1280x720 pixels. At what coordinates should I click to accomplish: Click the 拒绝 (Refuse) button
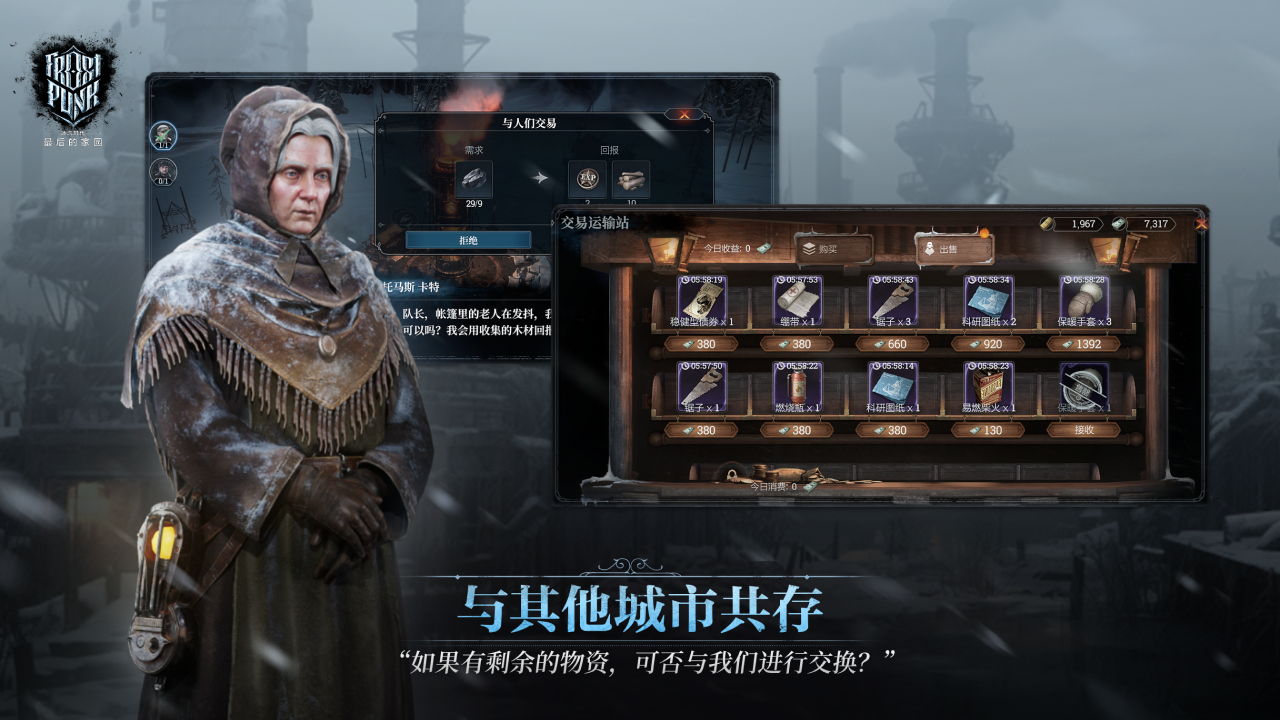point(467,242)
